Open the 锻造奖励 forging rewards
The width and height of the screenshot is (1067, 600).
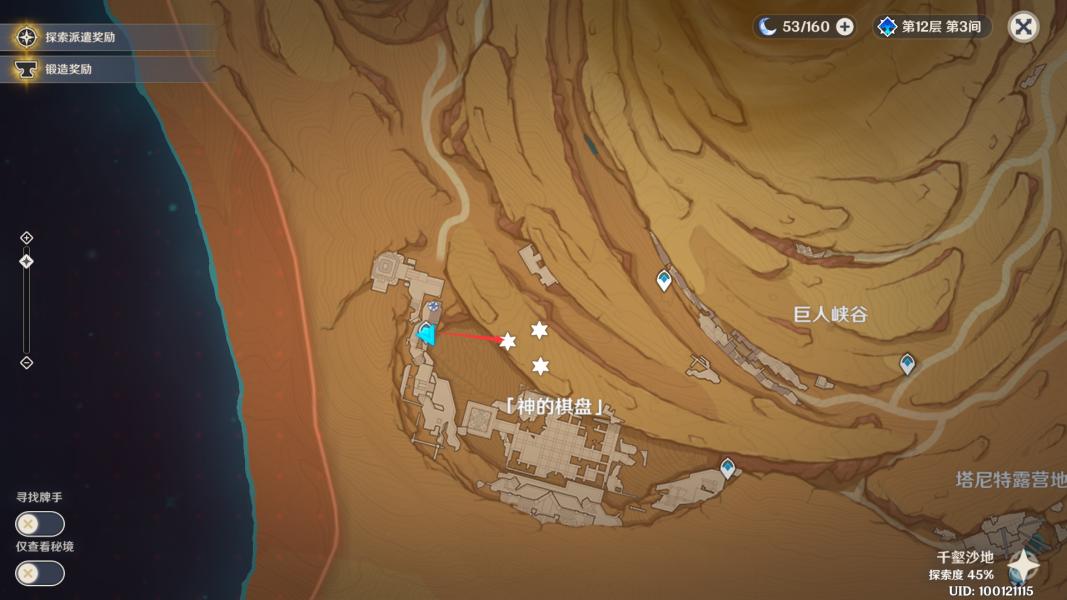(x=68, y=69)
